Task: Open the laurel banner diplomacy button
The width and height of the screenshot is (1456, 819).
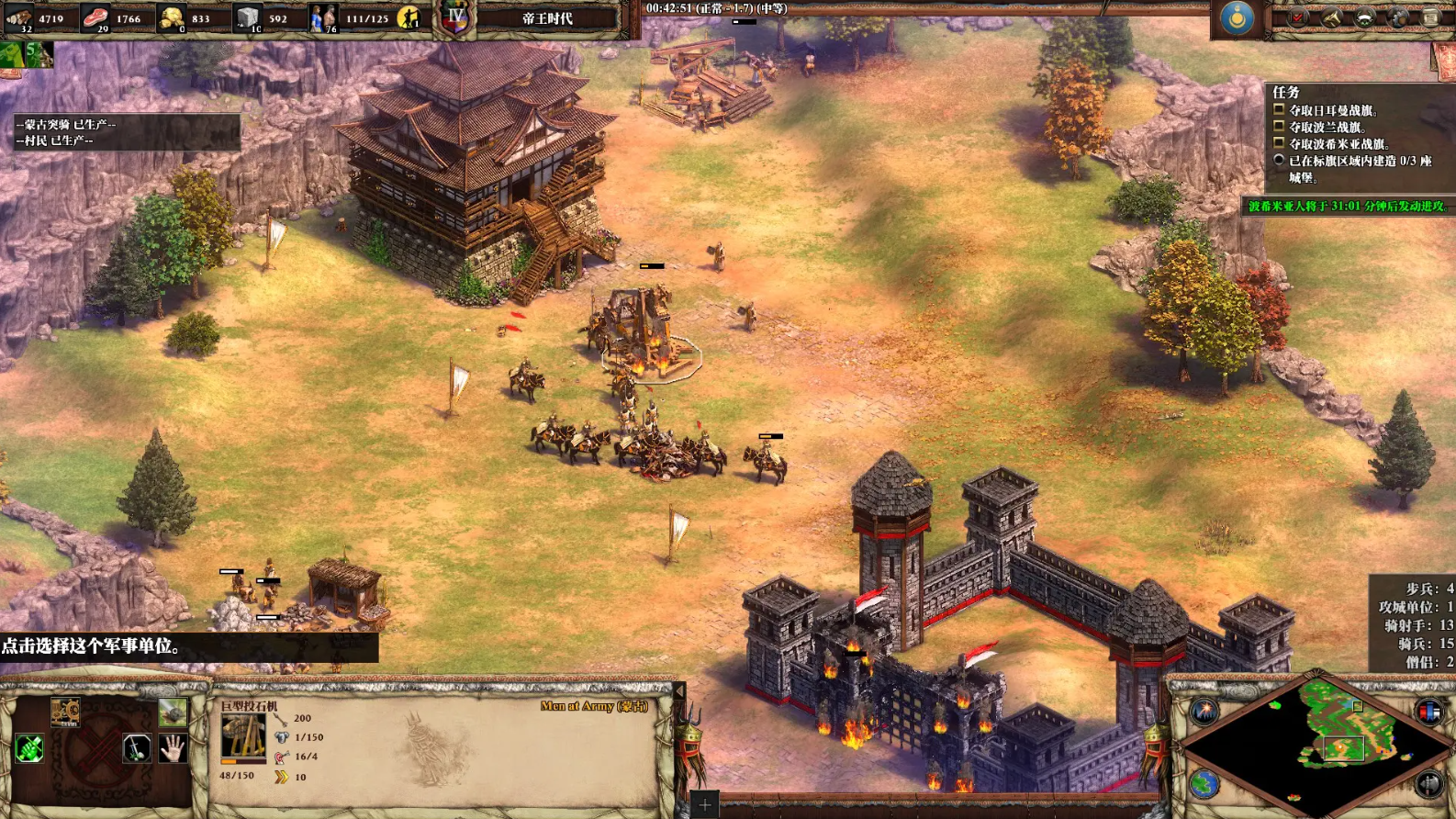Action: (x=1365, y=17)
